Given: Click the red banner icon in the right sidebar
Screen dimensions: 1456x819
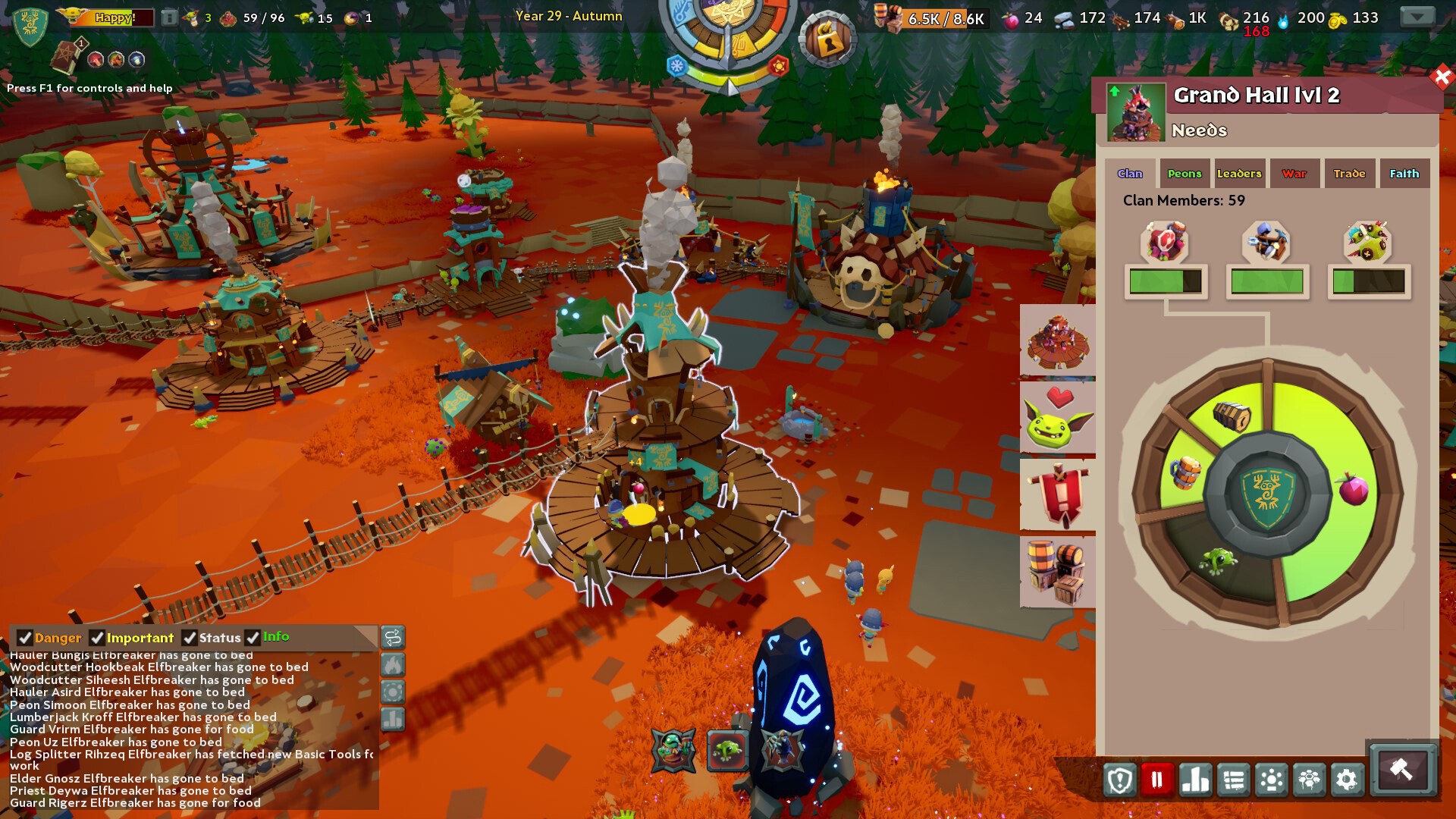Looking at the screenshot, I should [x=1057, y=493].
